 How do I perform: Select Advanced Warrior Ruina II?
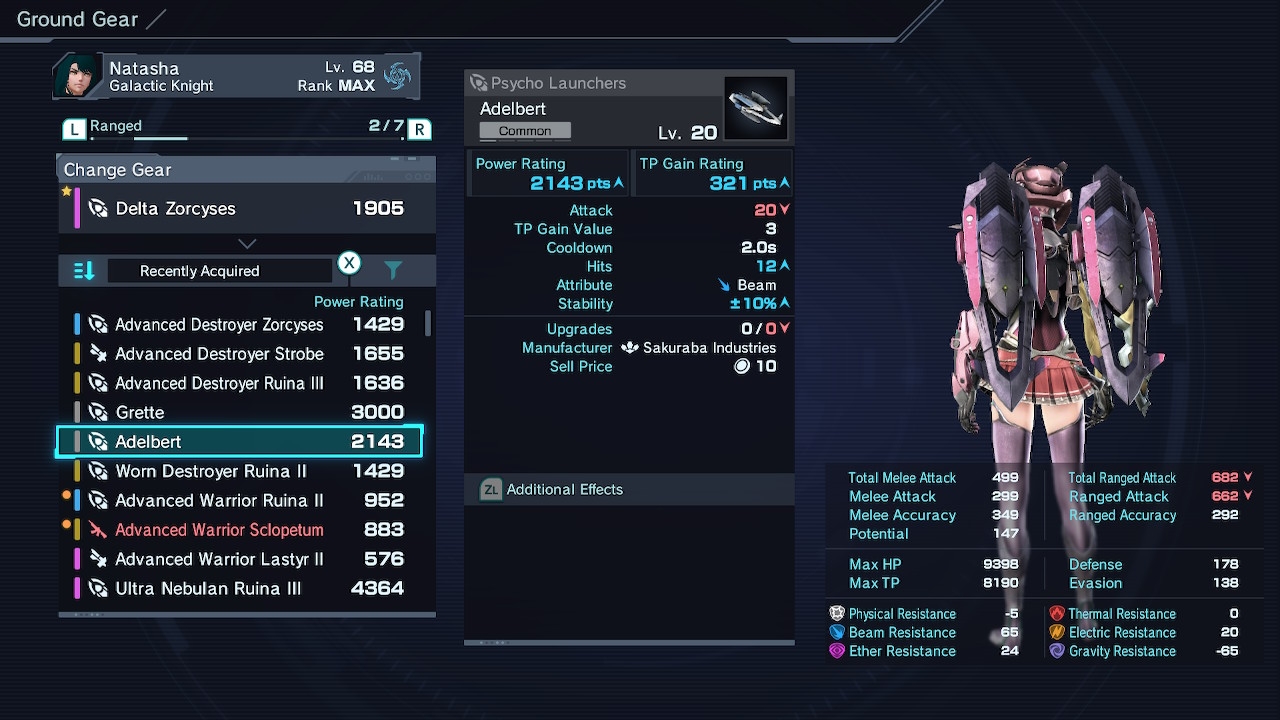pyautogui.click(x=240, y=500)
